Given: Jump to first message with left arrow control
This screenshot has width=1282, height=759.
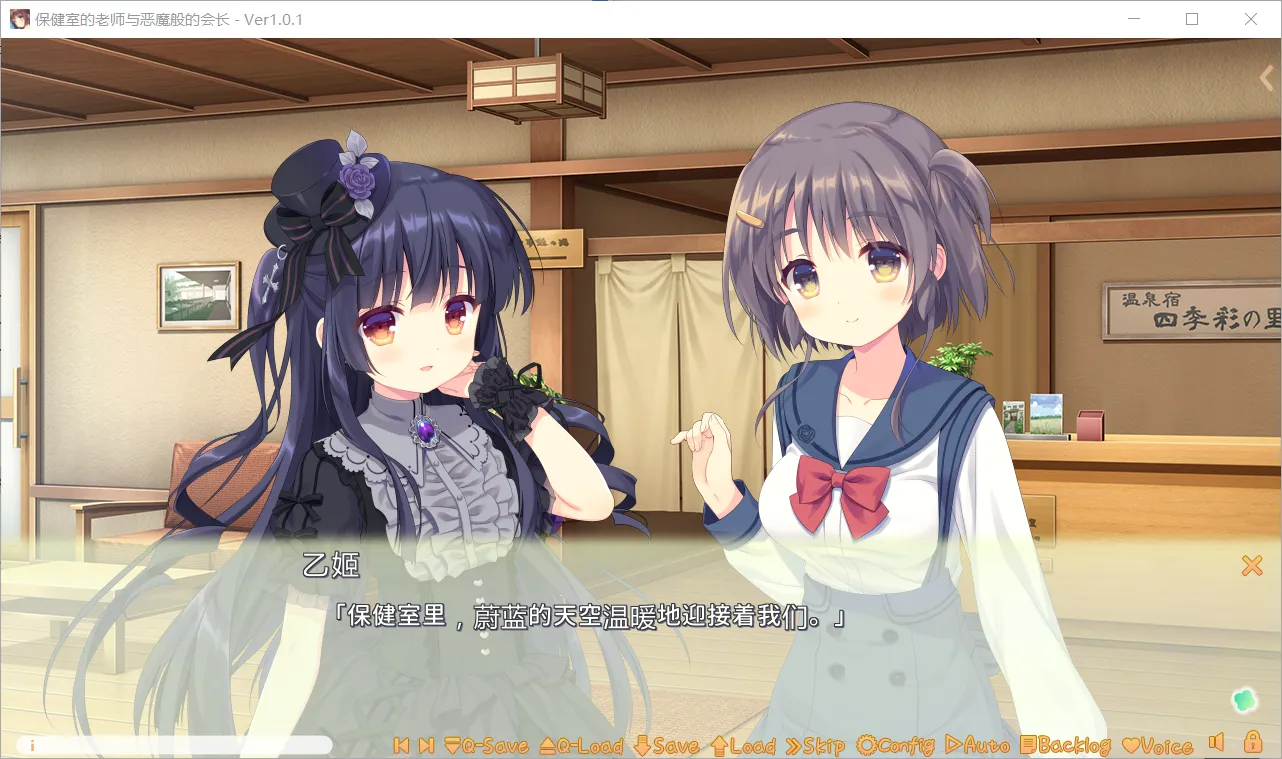Looking at the screenshot, I should pos(402,745).
